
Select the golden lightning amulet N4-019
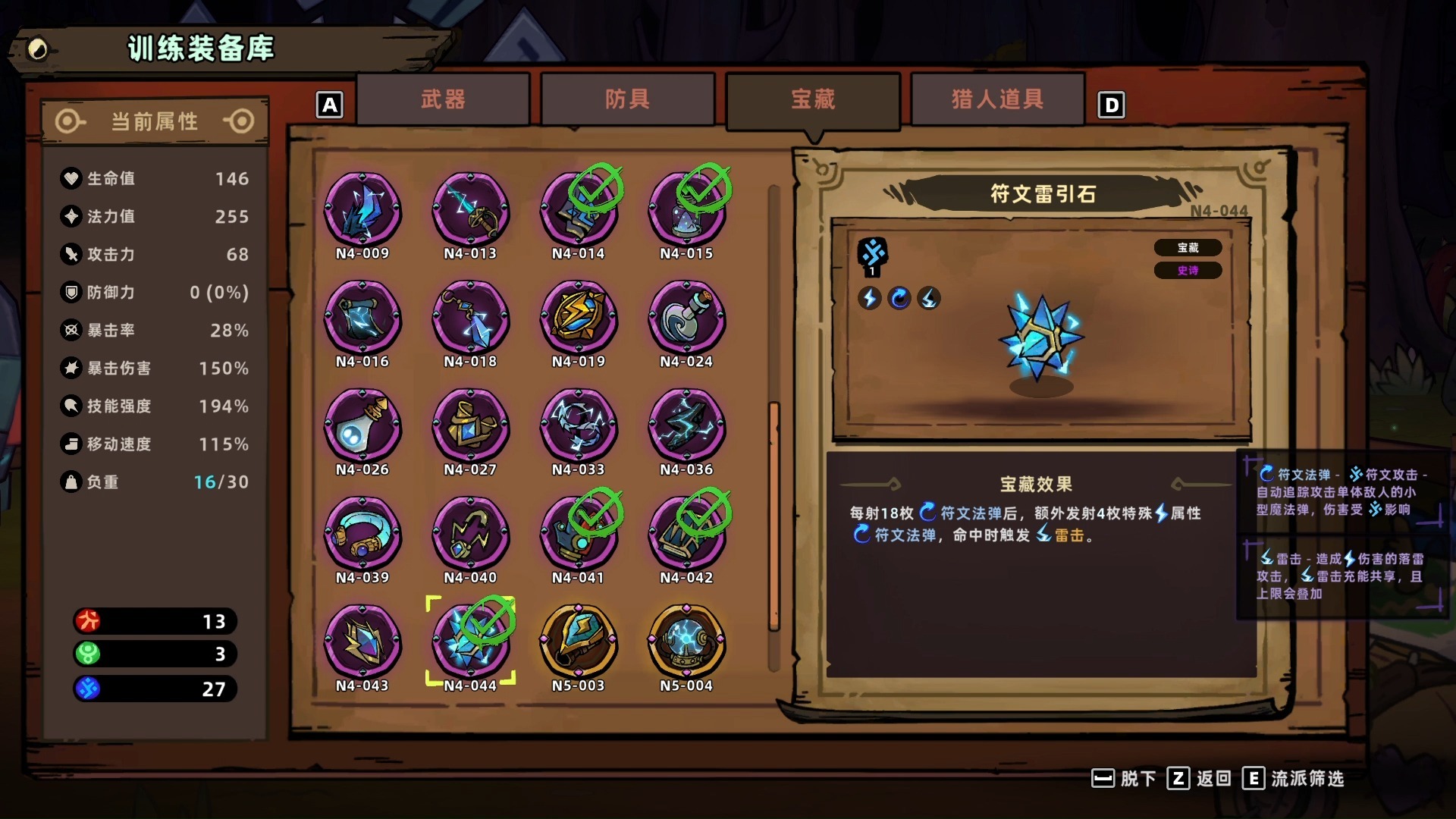click(579, 321)
